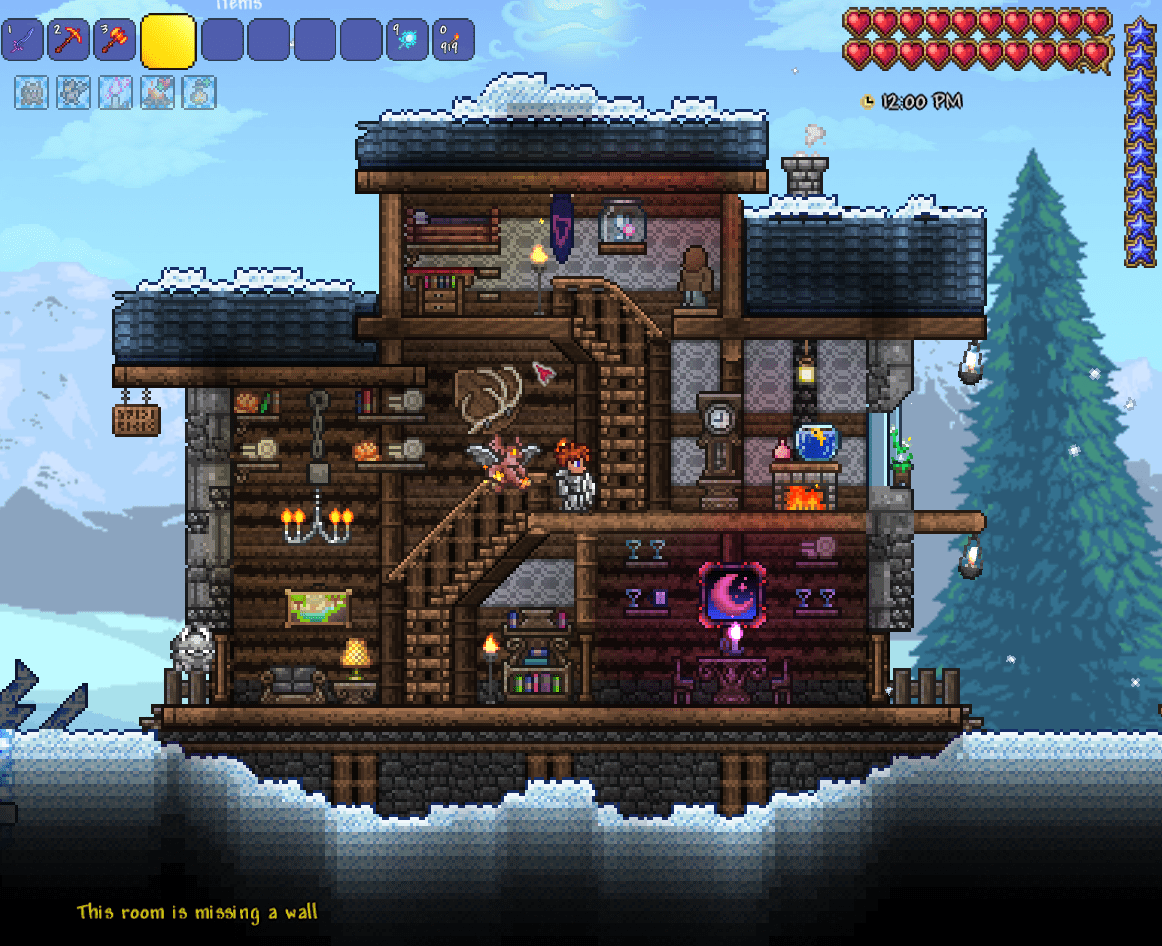The image size is (1162, 946).
Task: Click the pink crystal buff icon
Action: tap(116, 93)
